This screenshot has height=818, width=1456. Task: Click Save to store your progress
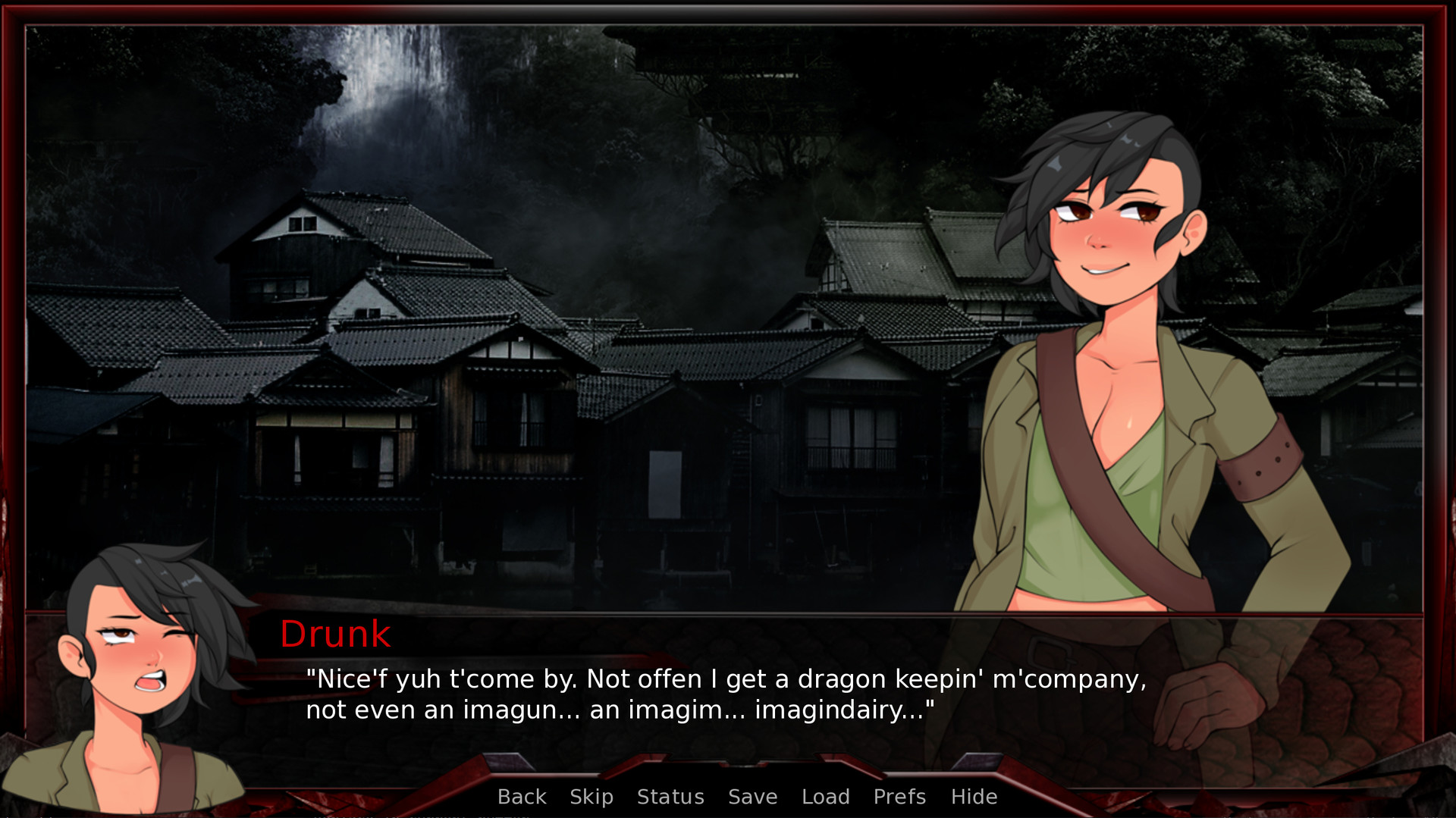pos(752,797)
